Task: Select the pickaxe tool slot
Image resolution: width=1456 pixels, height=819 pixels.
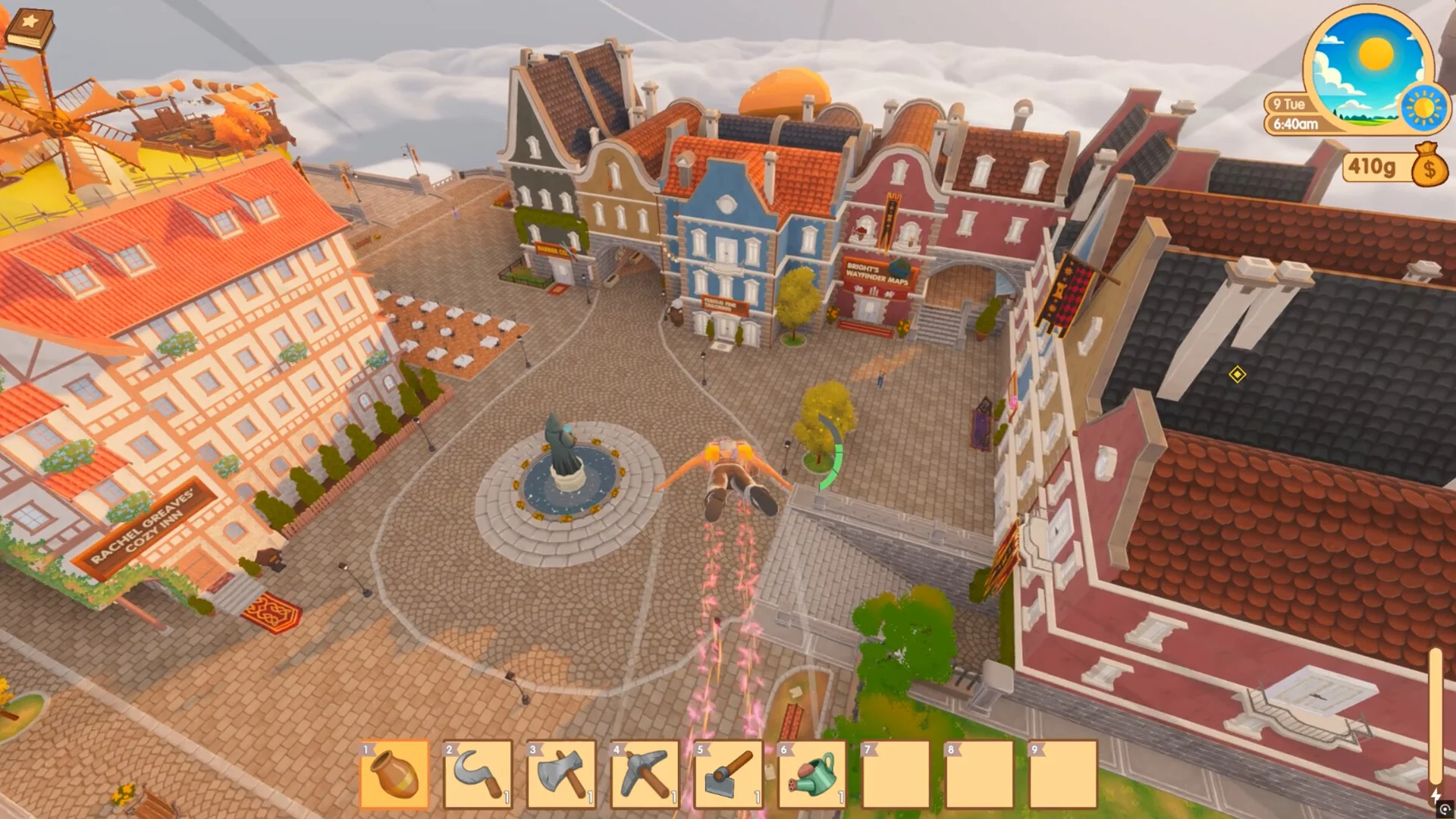Action: tap(645, 774)
